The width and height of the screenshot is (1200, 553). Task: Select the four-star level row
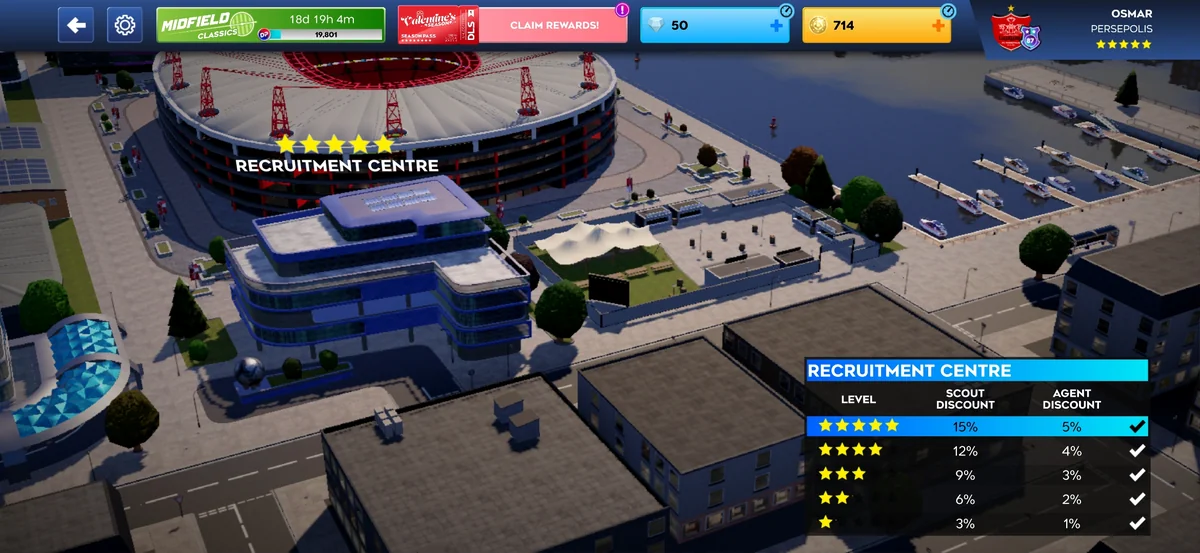[977, 450]
